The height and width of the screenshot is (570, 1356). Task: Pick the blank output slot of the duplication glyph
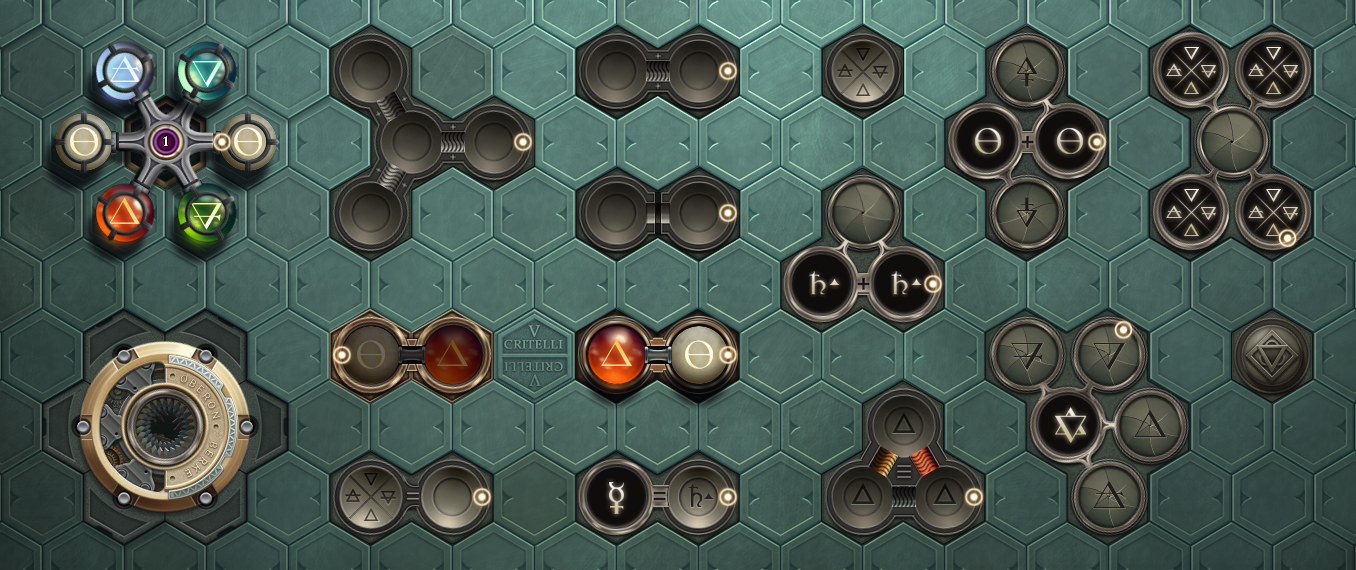click(x=452, y=497)
